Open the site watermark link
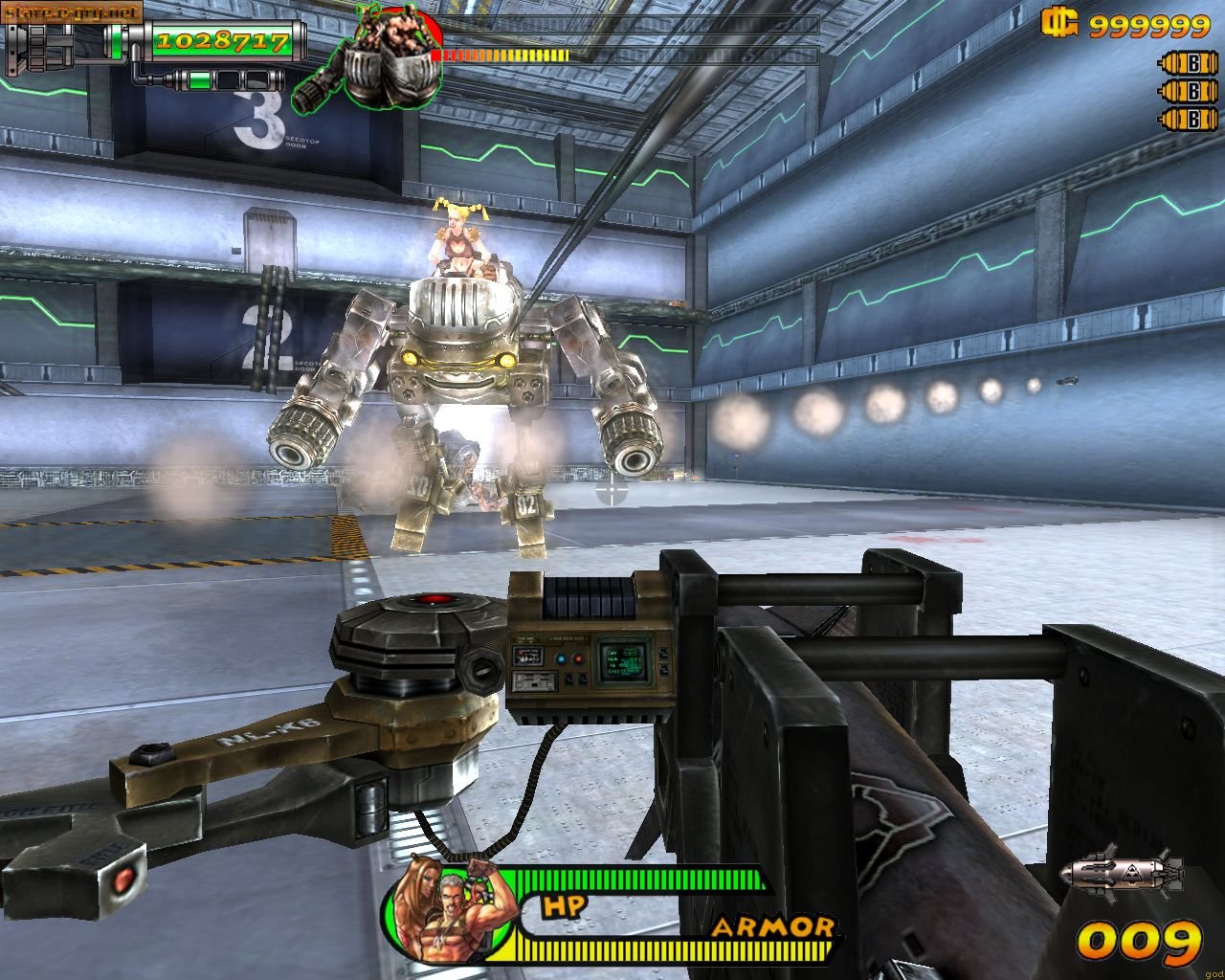Screen dimensions: 1225x980 click(72, 11)
